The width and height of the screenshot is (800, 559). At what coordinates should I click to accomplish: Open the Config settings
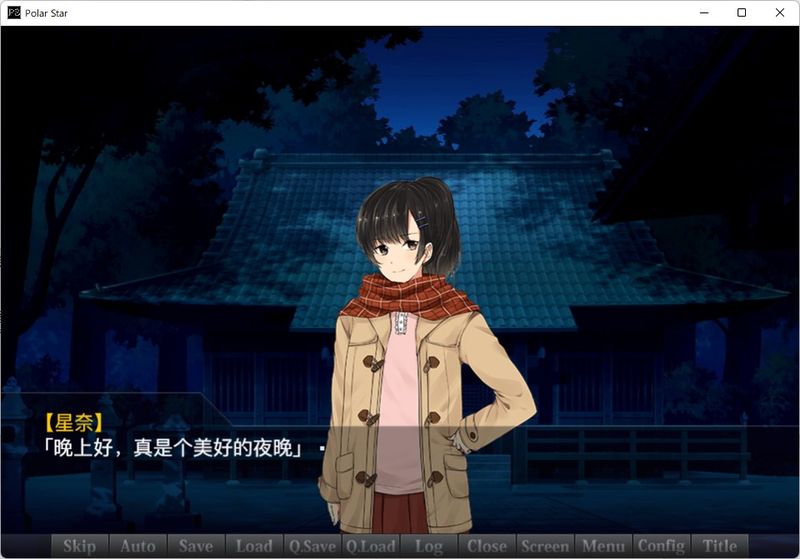click(x=661, y=546)
